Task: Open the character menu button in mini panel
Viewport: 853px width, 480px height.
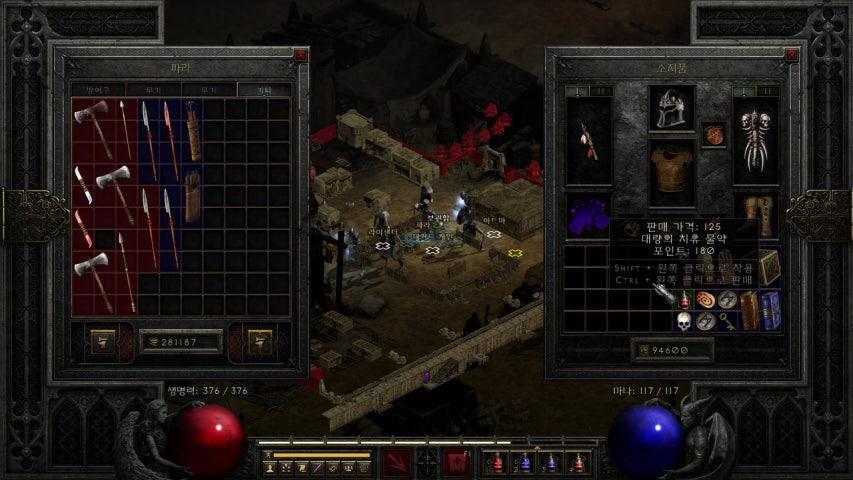Action: [270, 467]
